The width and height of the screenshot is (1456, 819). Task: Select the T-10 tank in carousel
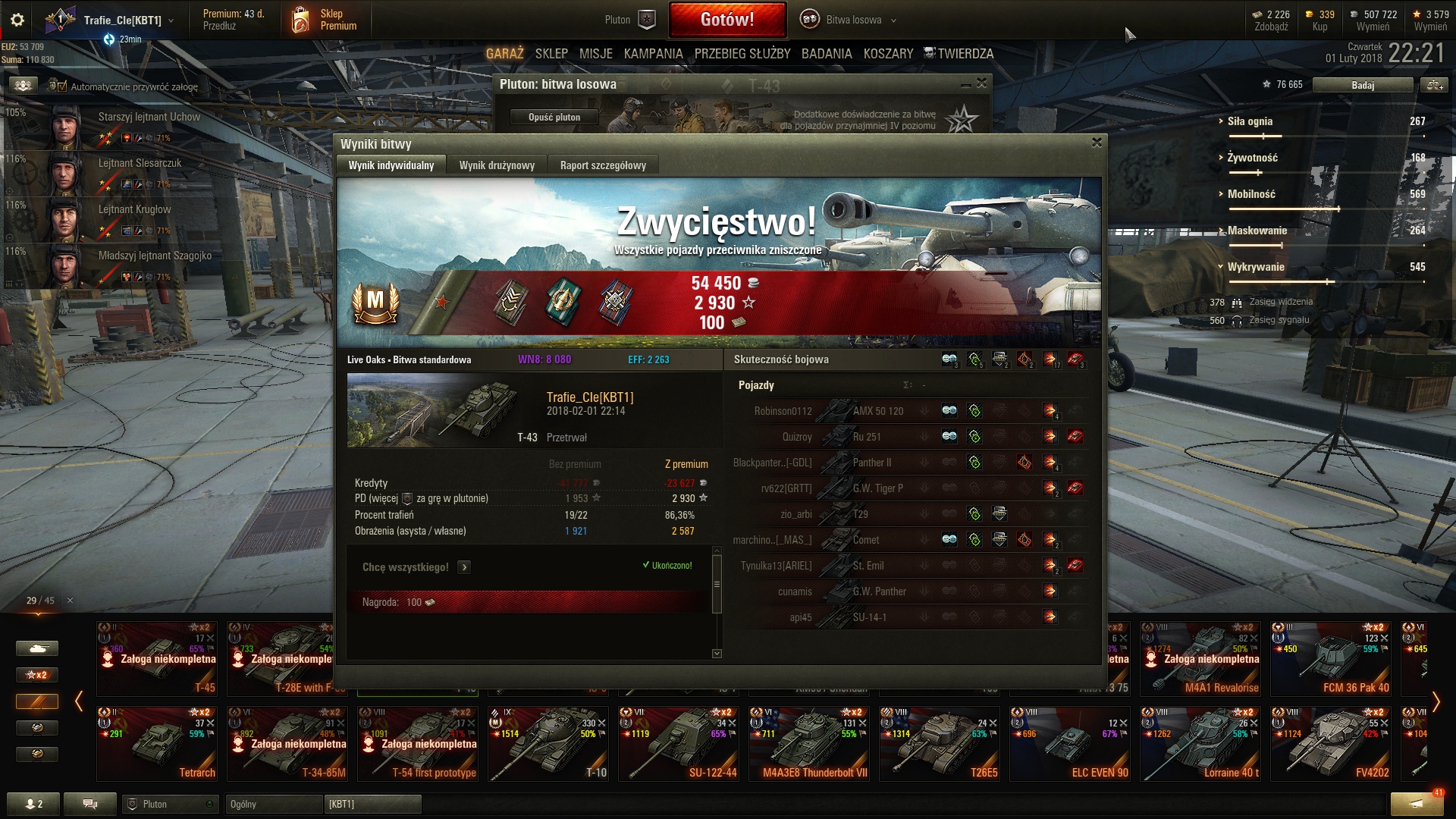coord(548,744)
